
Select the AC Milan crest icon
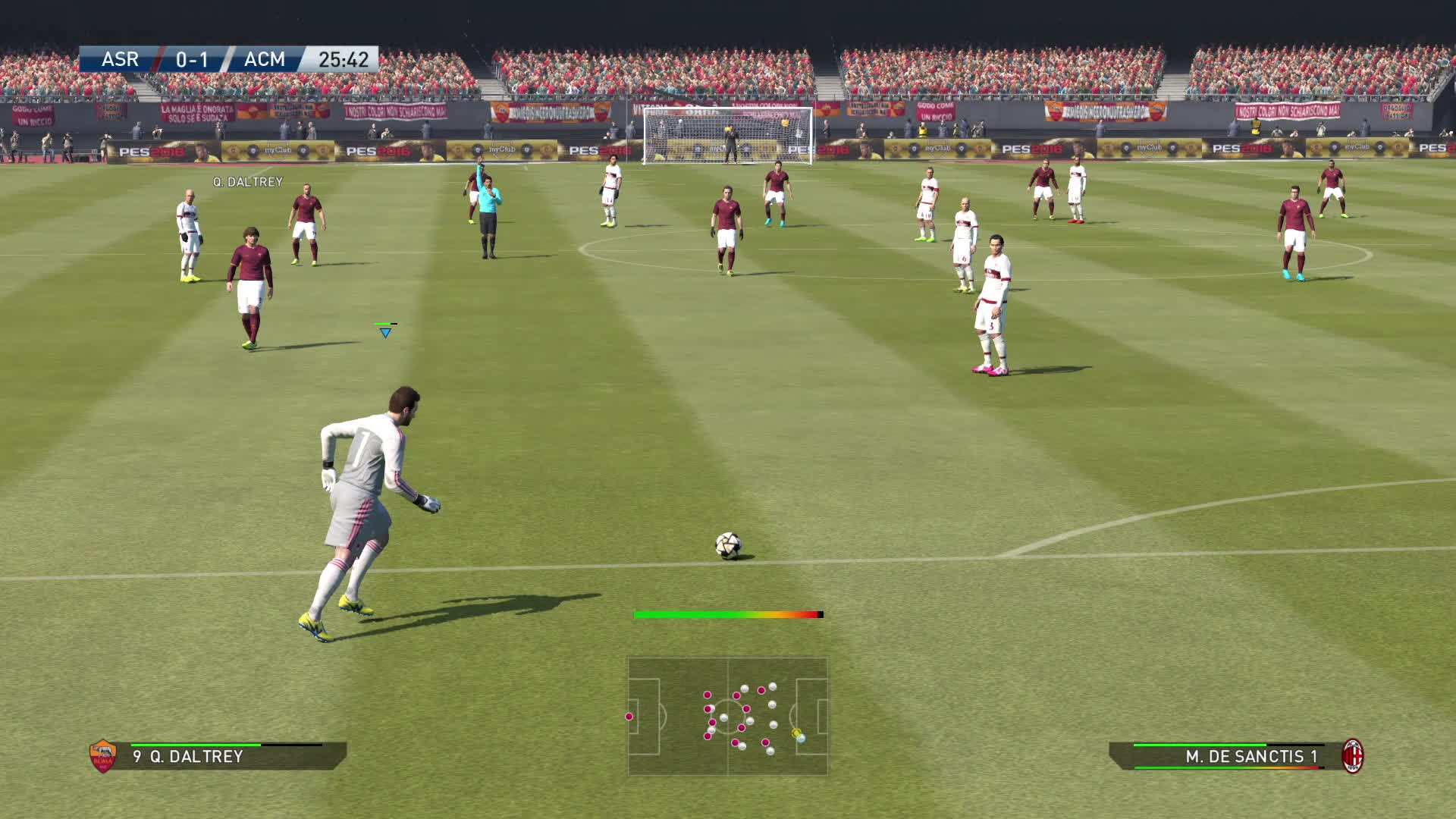(x=1353, y=756)
